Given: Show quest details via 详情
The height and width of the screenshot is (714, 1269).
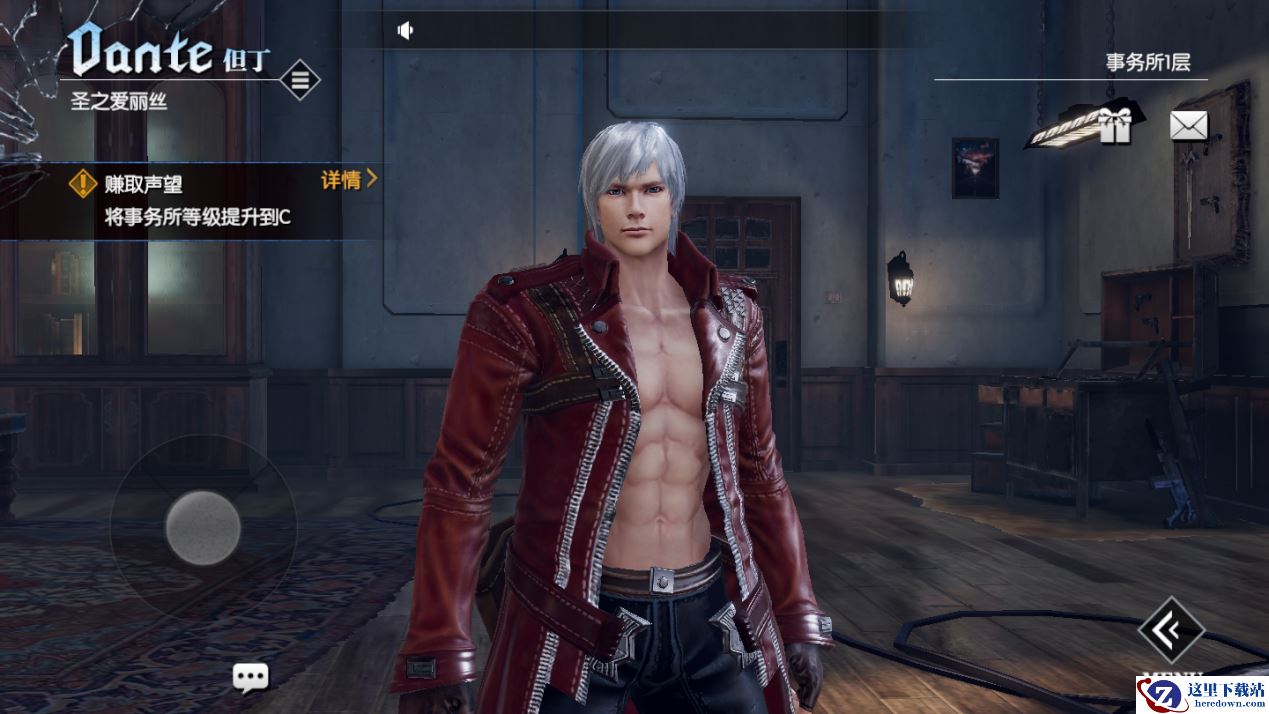Looking at the screenshot, I should pos(348,180).
